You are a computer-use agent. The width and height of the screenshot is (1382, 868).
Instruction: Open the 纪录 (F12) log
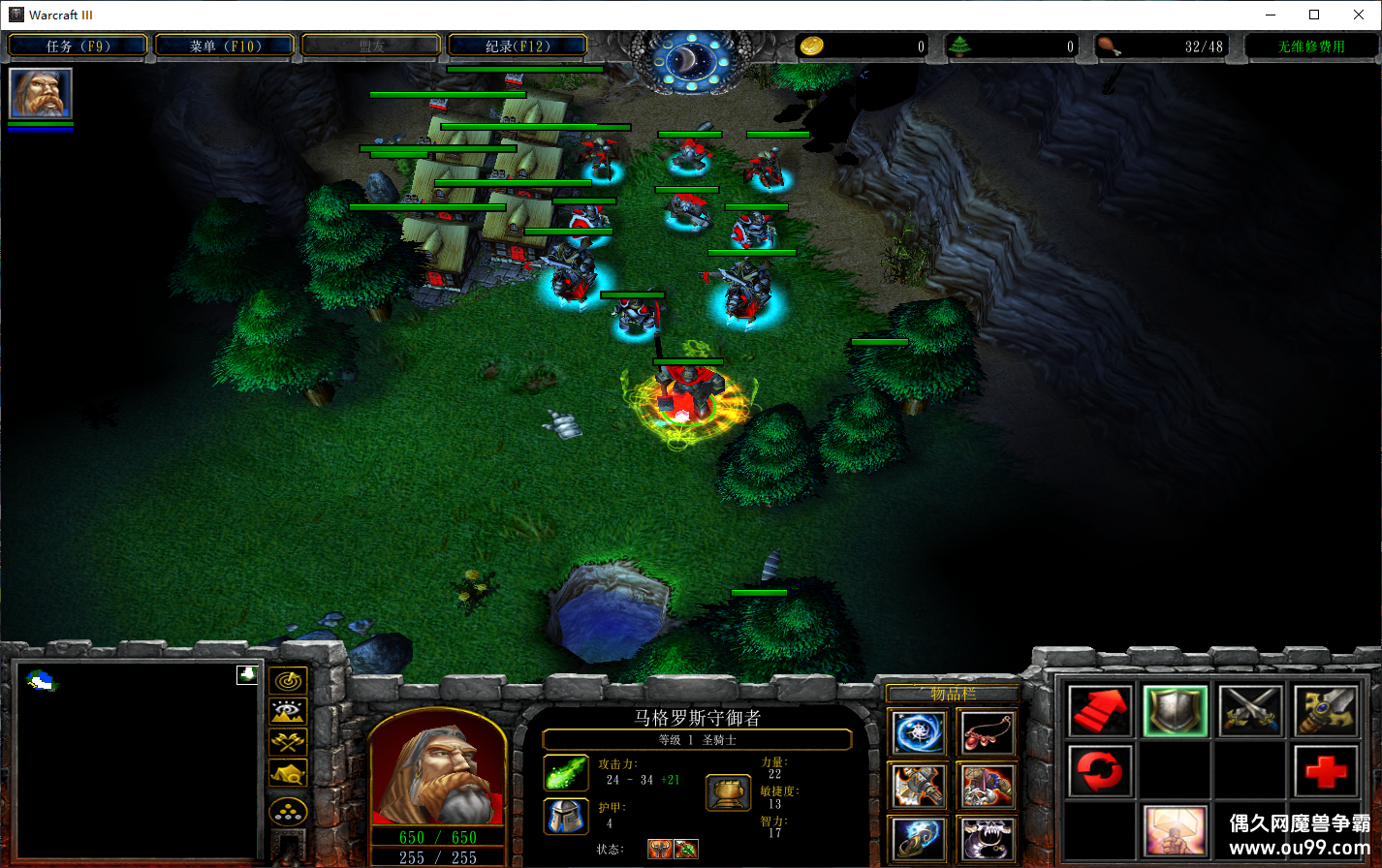click(x=518, y=46)
